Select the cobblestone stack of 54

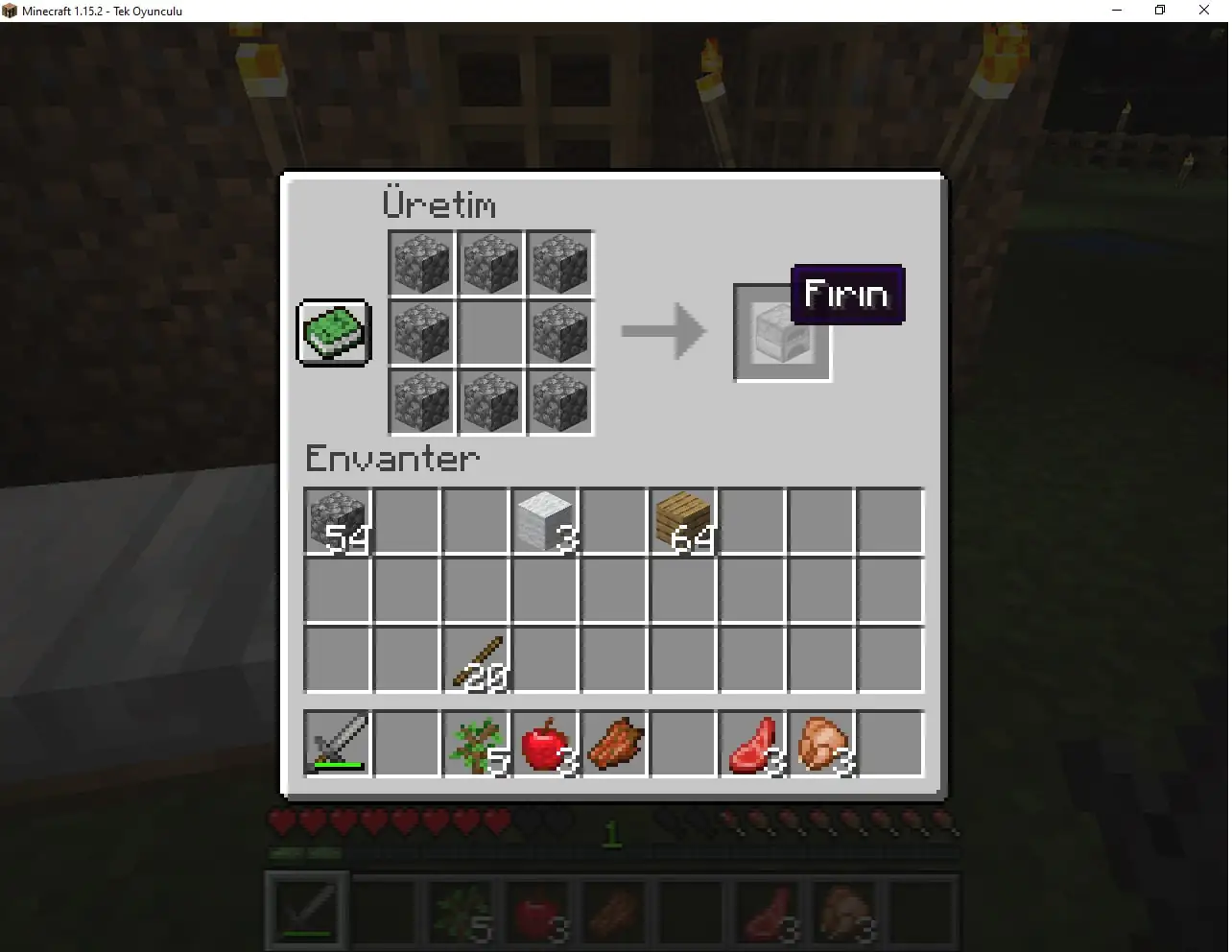pos(338,520)
